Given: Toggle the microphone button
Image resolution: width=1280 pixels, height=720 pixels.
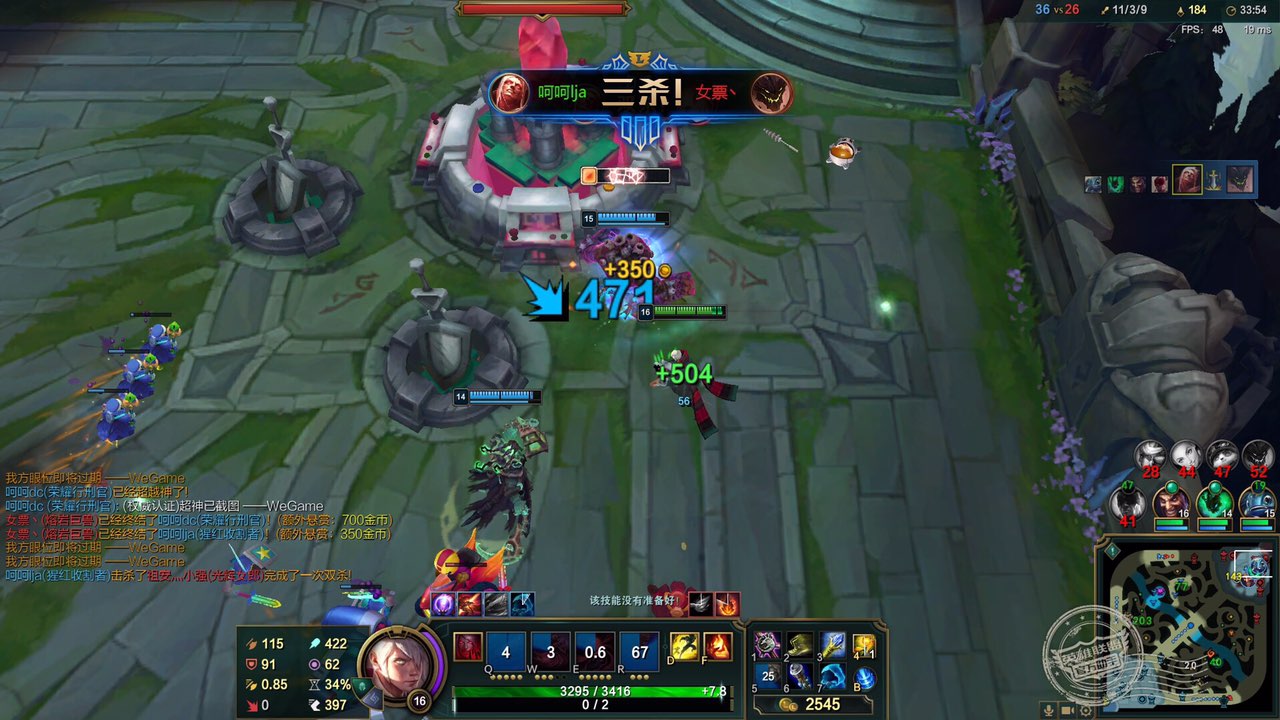Looking at the screenshot, I should [1050, 711].
